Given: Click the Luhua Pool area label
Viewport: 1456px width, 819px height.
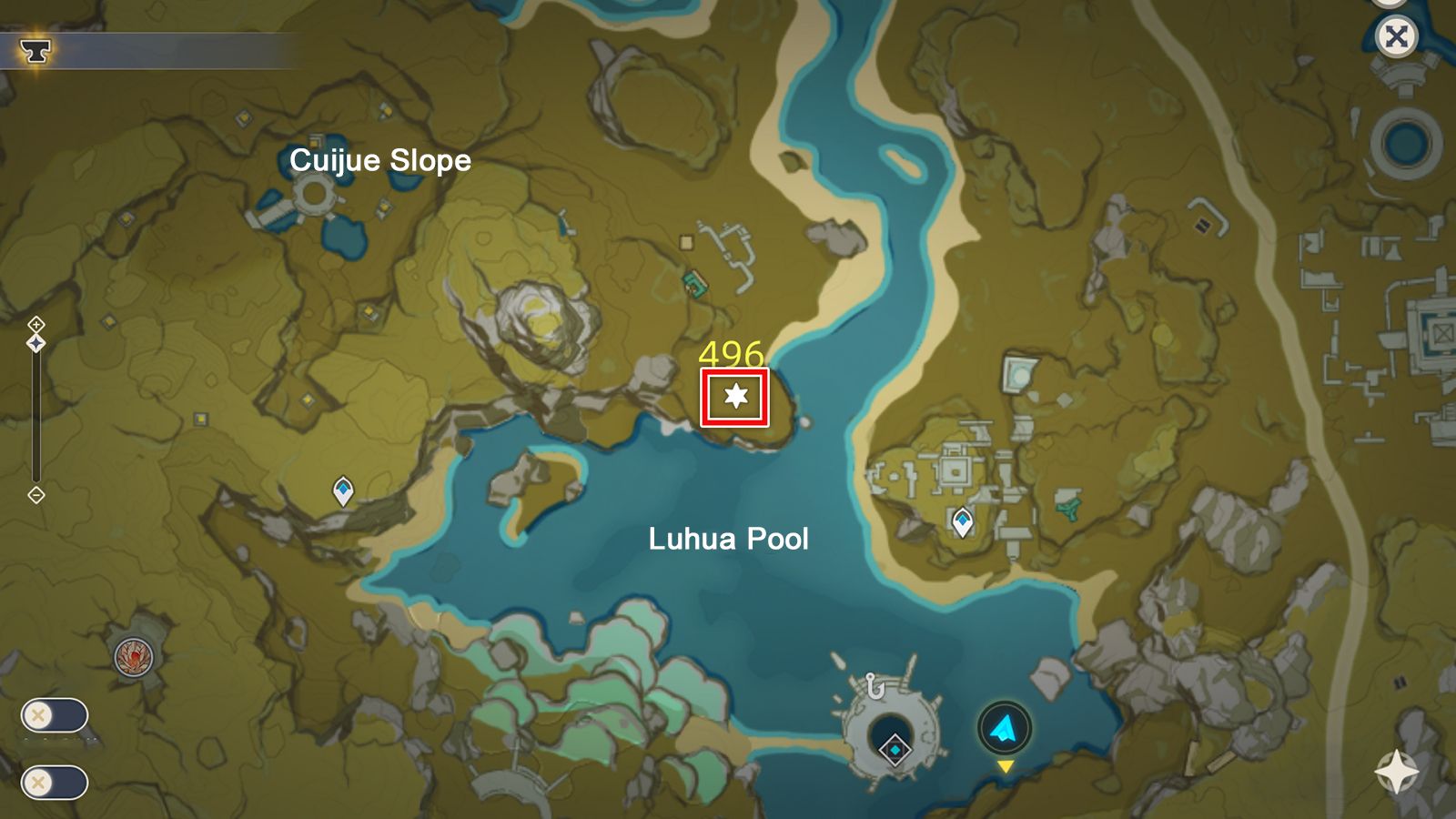Looking at the screenshot, I should [x=730, y=540].
